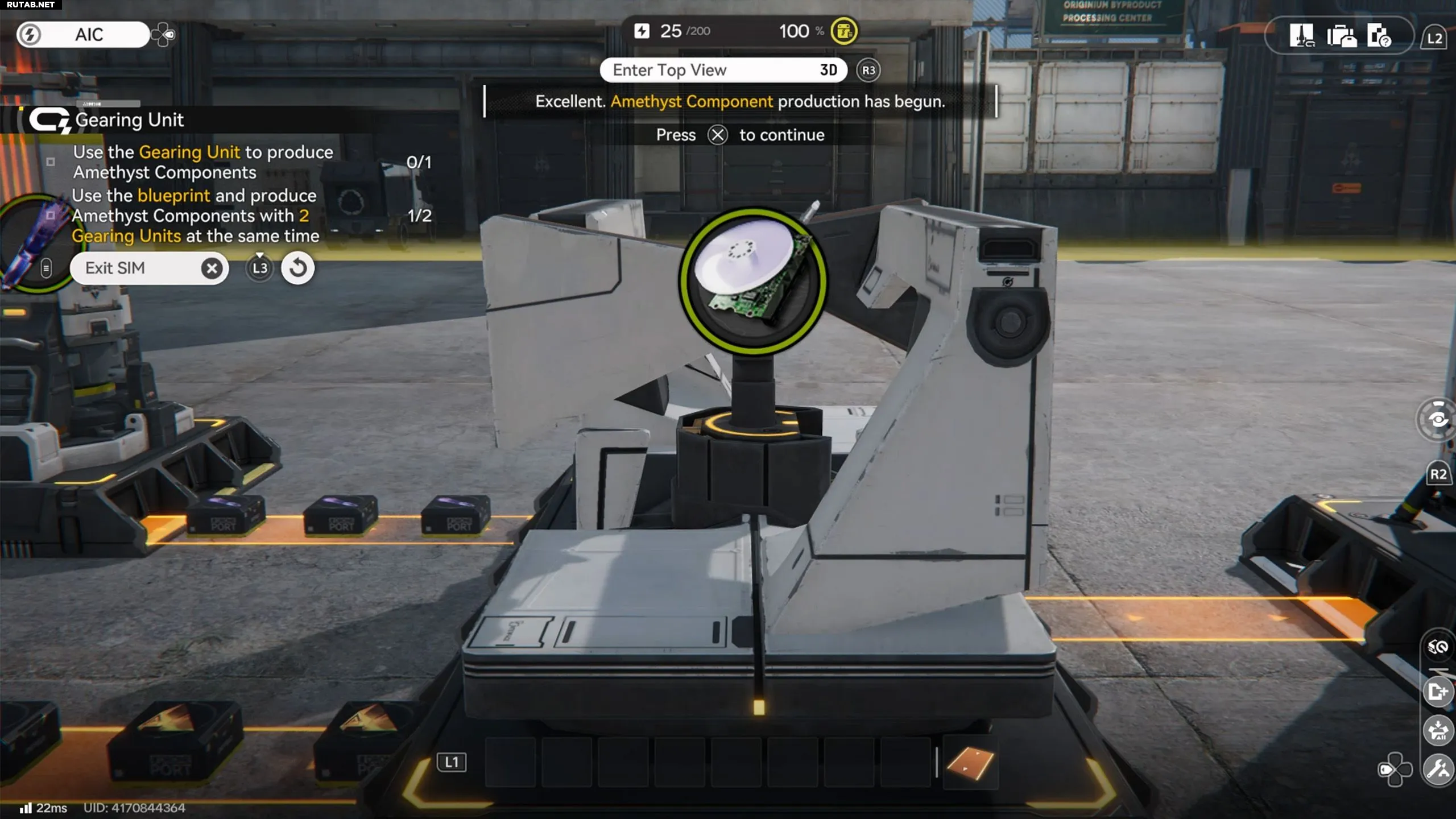The image size is (1456, 819).
Task: Enter Top View mode
Action: 723,70
